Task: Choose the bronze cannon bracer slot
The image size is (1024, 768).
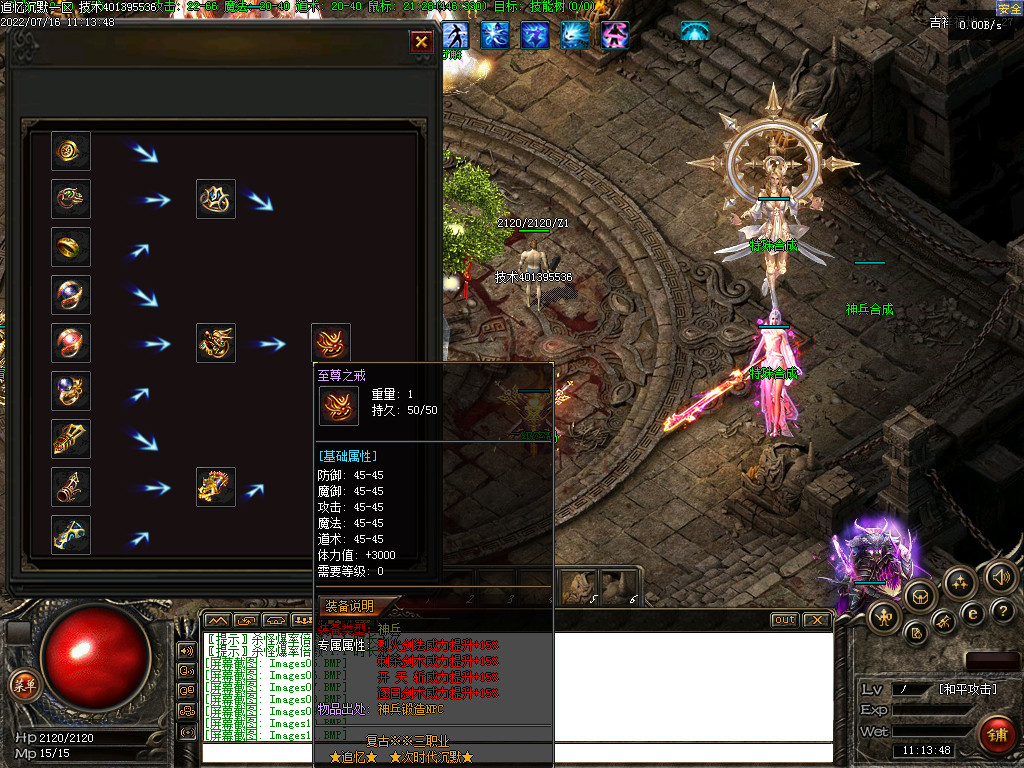Action: pyautogui.click(x=71, y=487)
